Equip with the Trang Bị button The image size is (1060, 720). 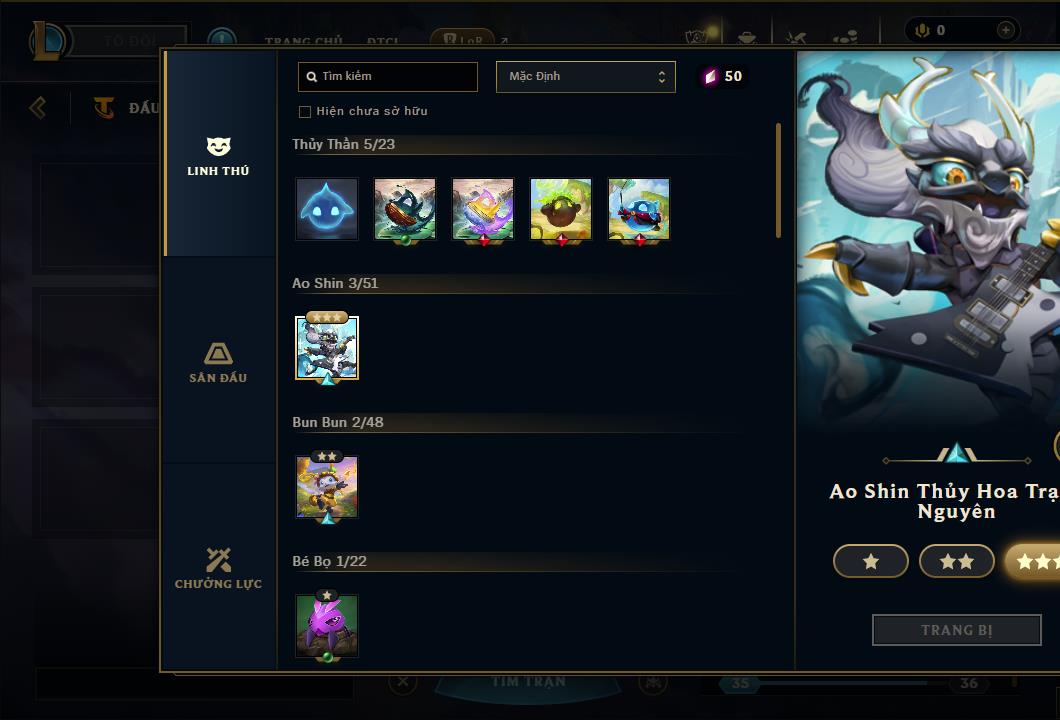pyautogui.click(x=956, y=630)
